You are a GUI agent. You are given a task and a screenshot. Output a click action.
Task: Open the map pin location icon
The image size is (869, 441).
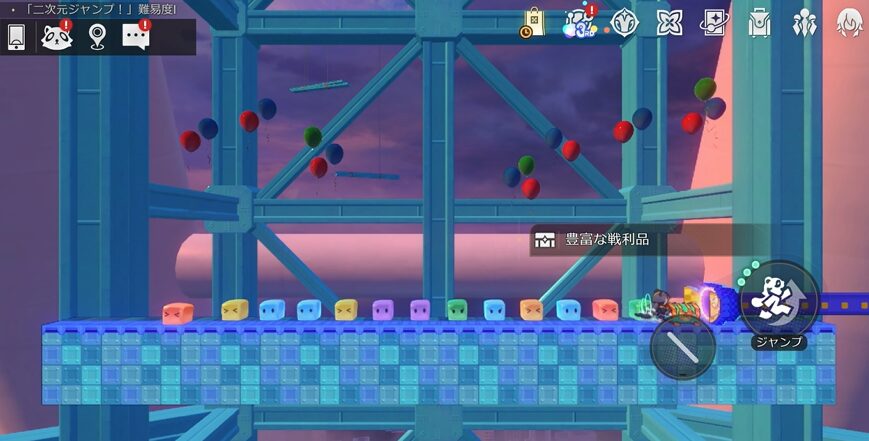[x=96, y=37]
